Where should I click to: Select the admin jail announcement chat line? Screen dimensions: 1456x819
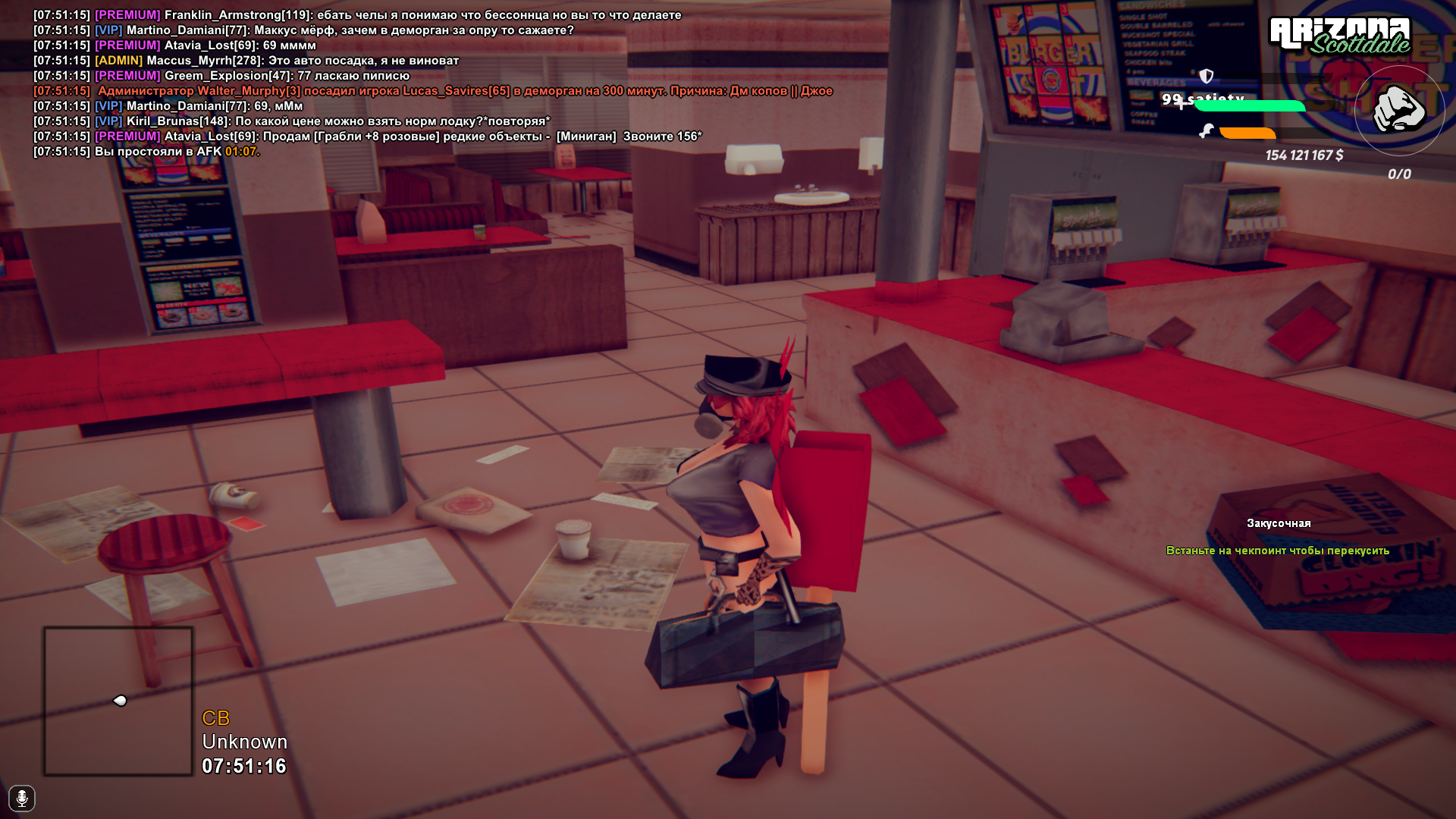(464, 91)
